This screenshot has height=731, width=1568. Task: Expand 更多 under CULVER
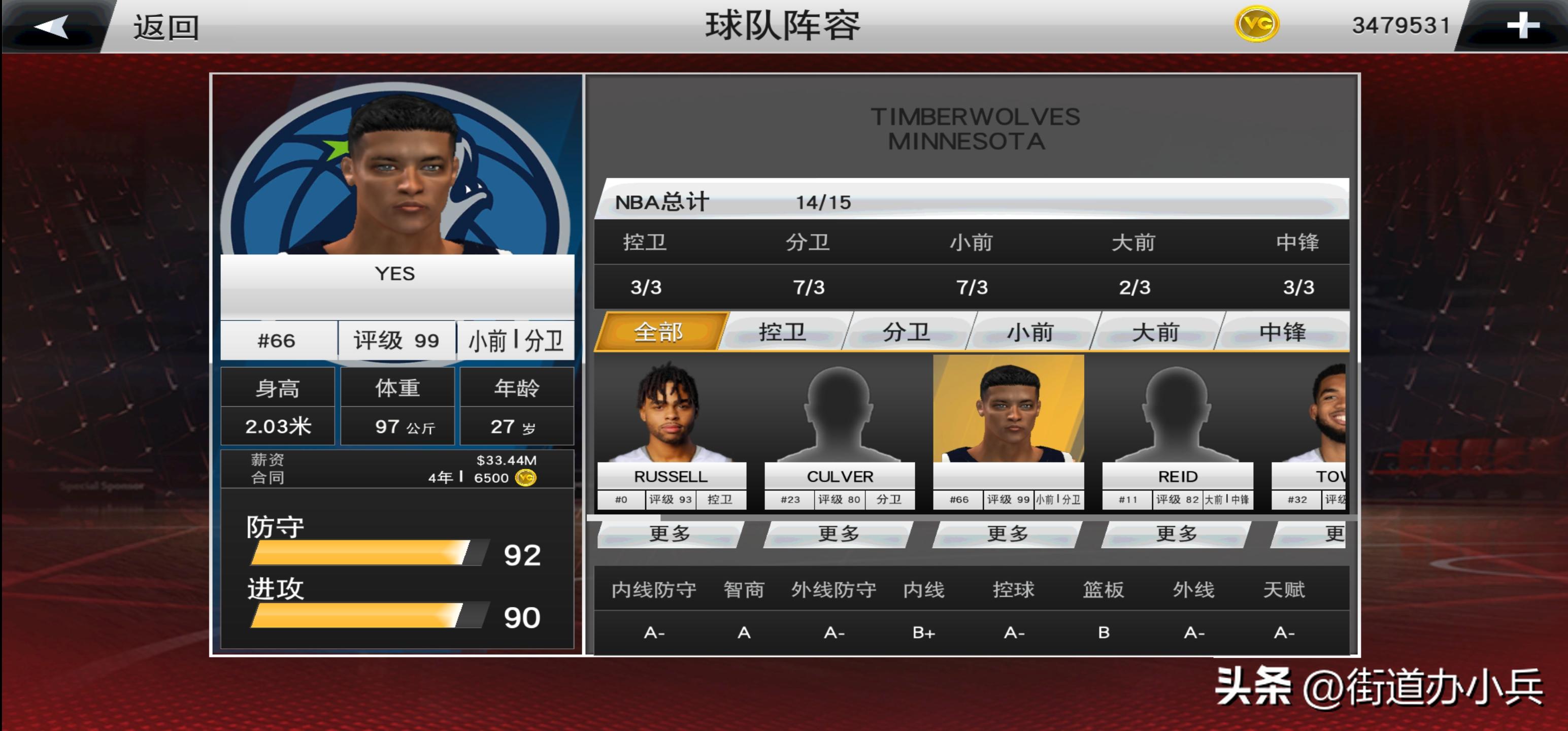point(838,534)
